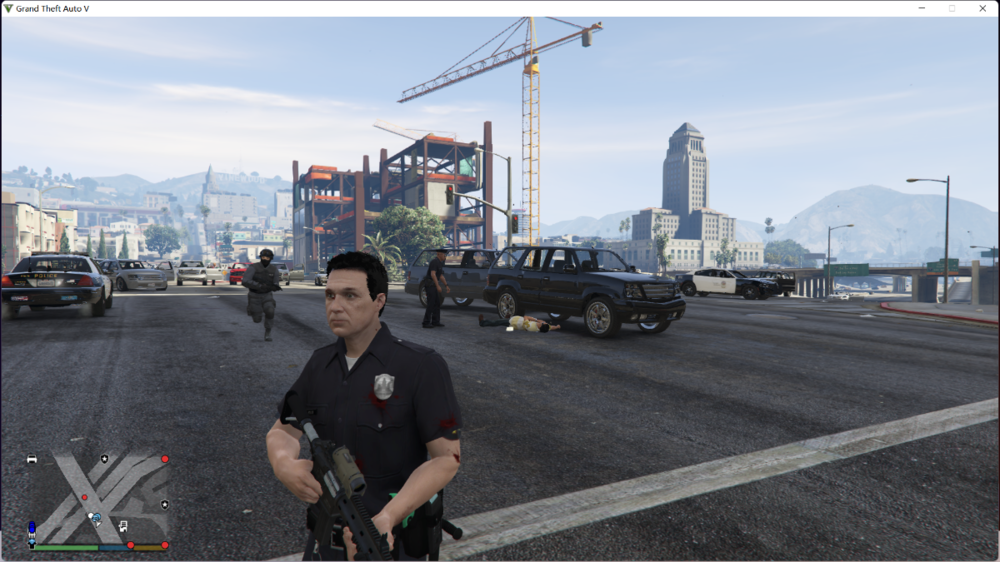1000x562 pixels.
Task: Select the blue police car blip on minimap
Action: [x=31, y=527]
